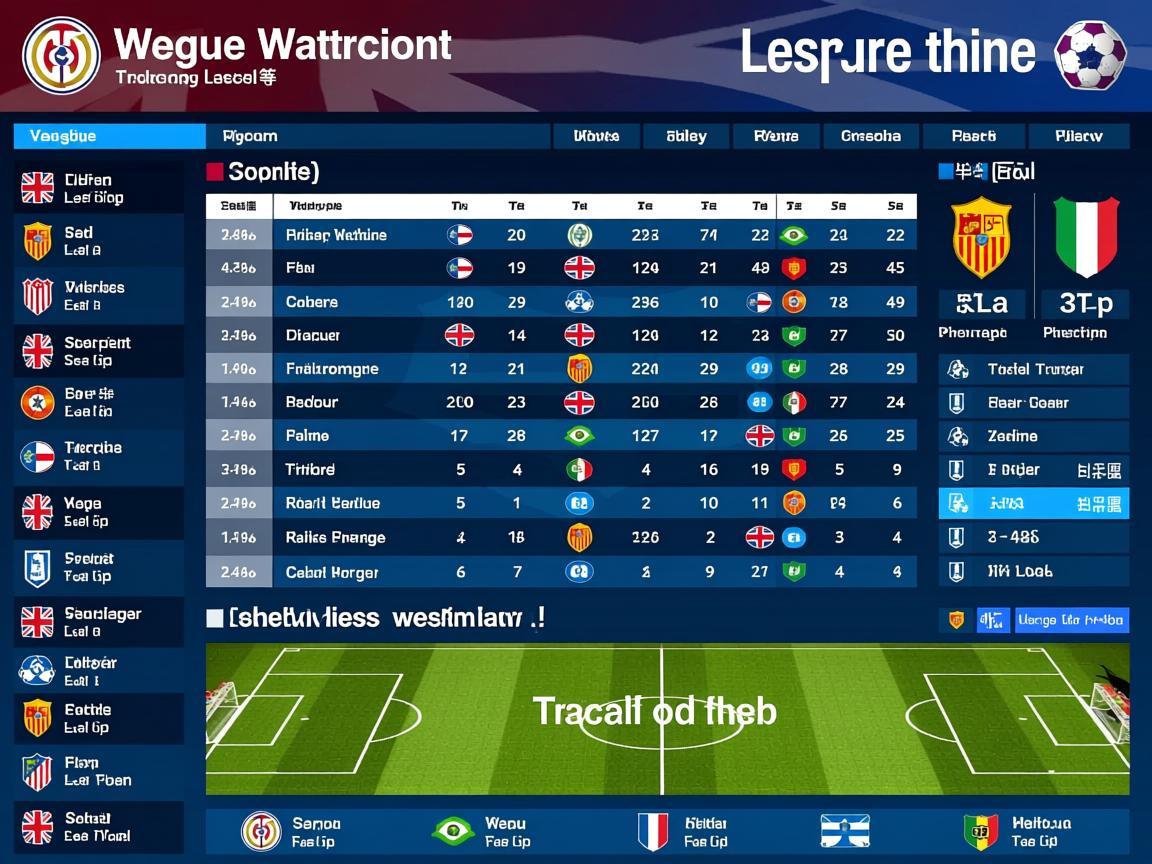The height and width of the screenshot is (864, 1152).
Task: Select the Cebol Horger table row
Action: [x=560, y=572]
